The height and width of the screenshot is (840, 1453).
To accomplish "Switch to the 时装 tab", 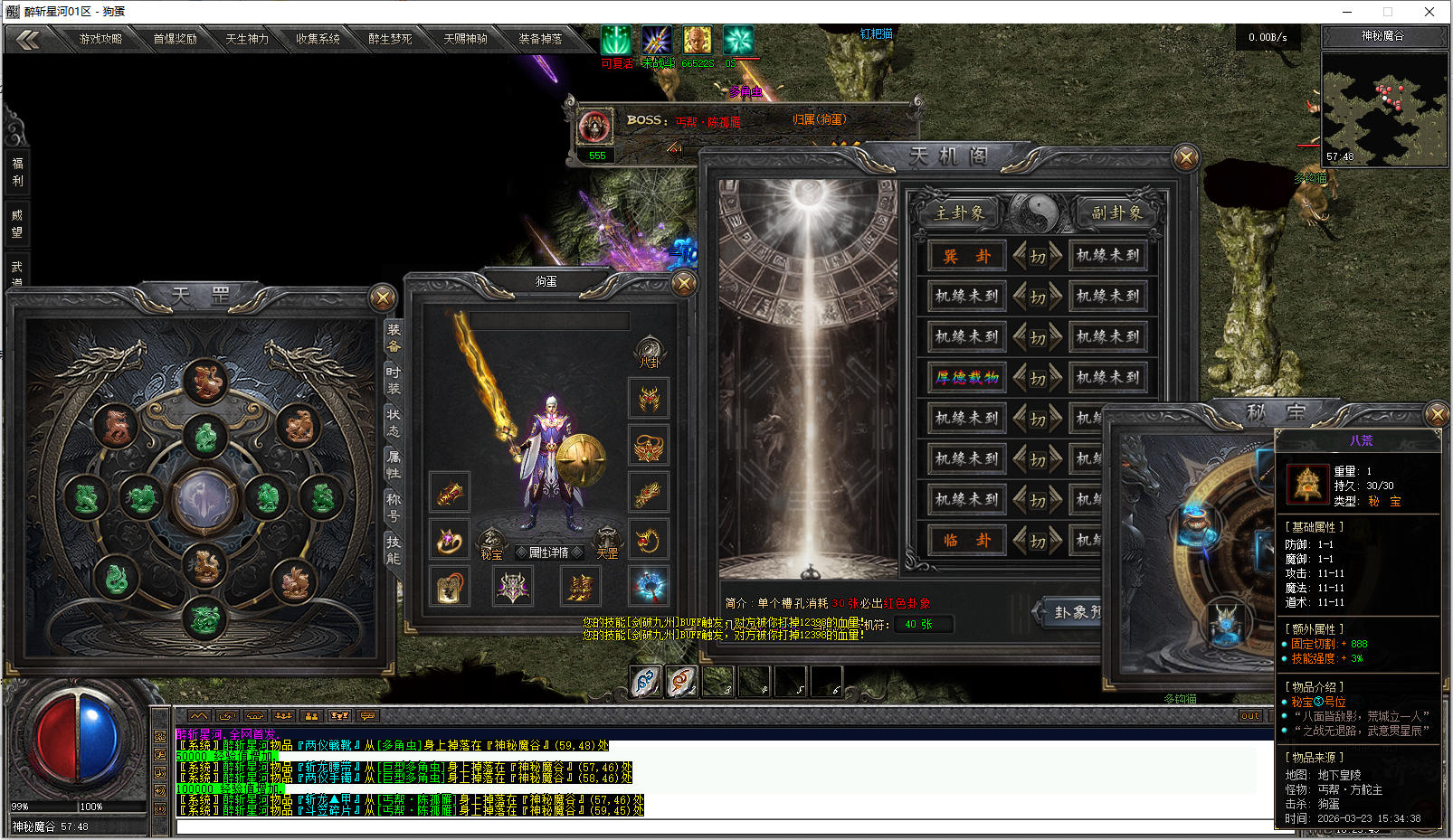I will pyautogui.click(x=394, y=380).
